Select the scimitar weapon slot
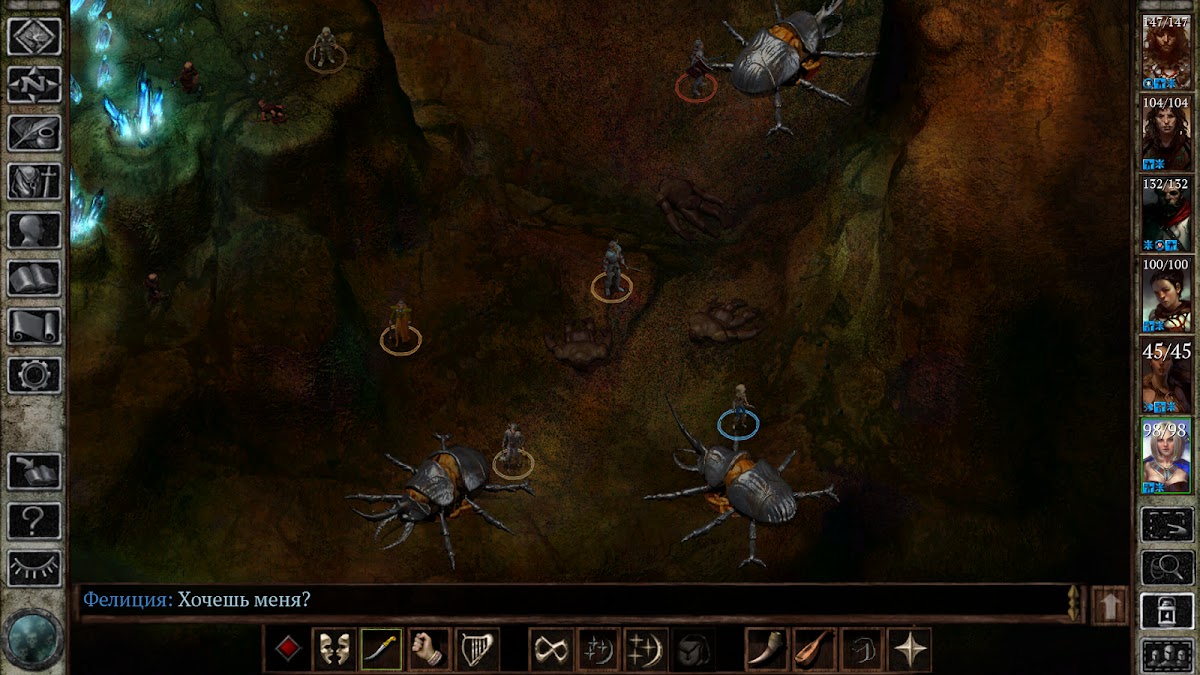 (x=381, y=649)
